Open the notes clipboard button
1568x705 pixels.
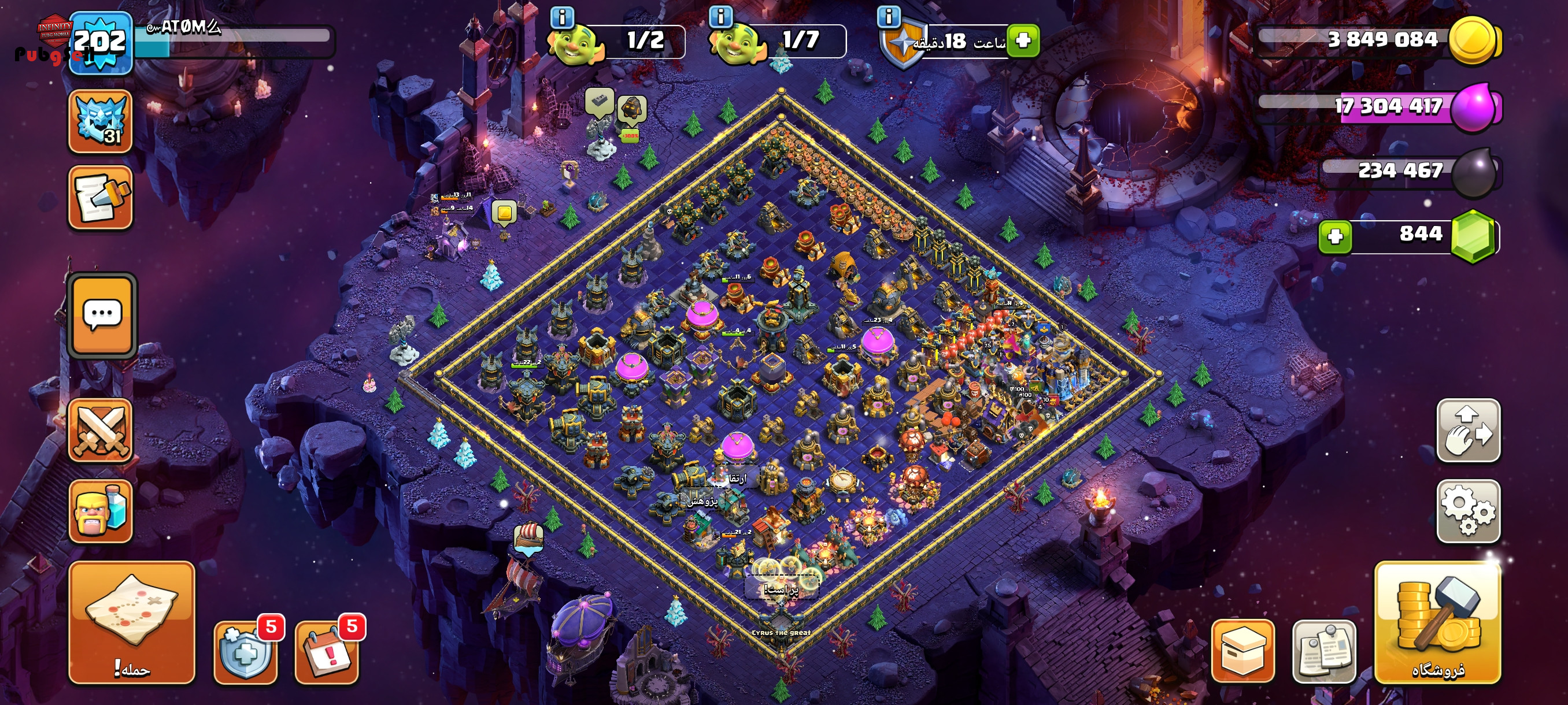pyautogui.click(x=1324, y=651)
